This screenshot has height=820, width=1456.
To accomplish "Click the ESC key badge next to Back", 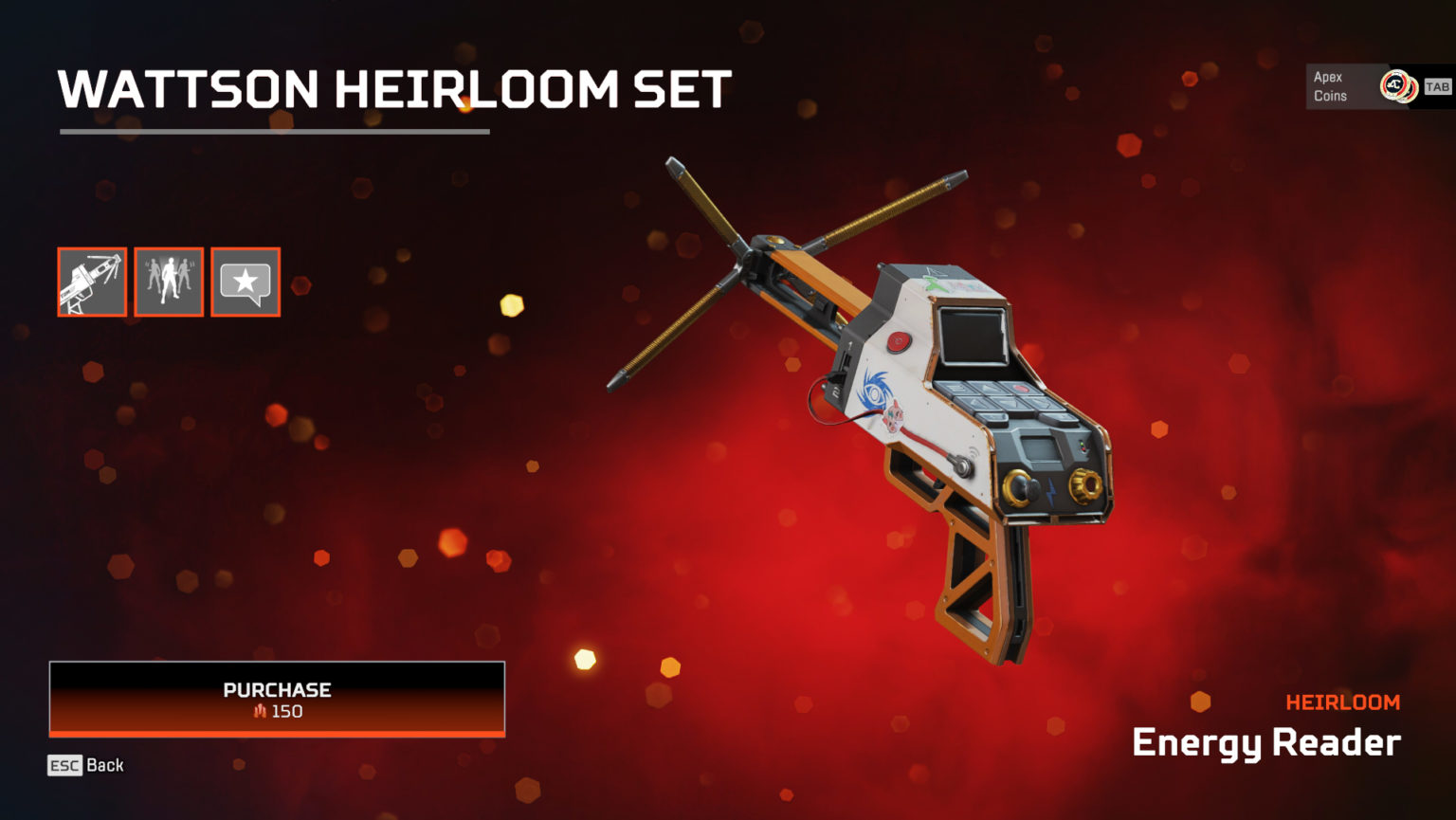I will click(x=64, y=765).
